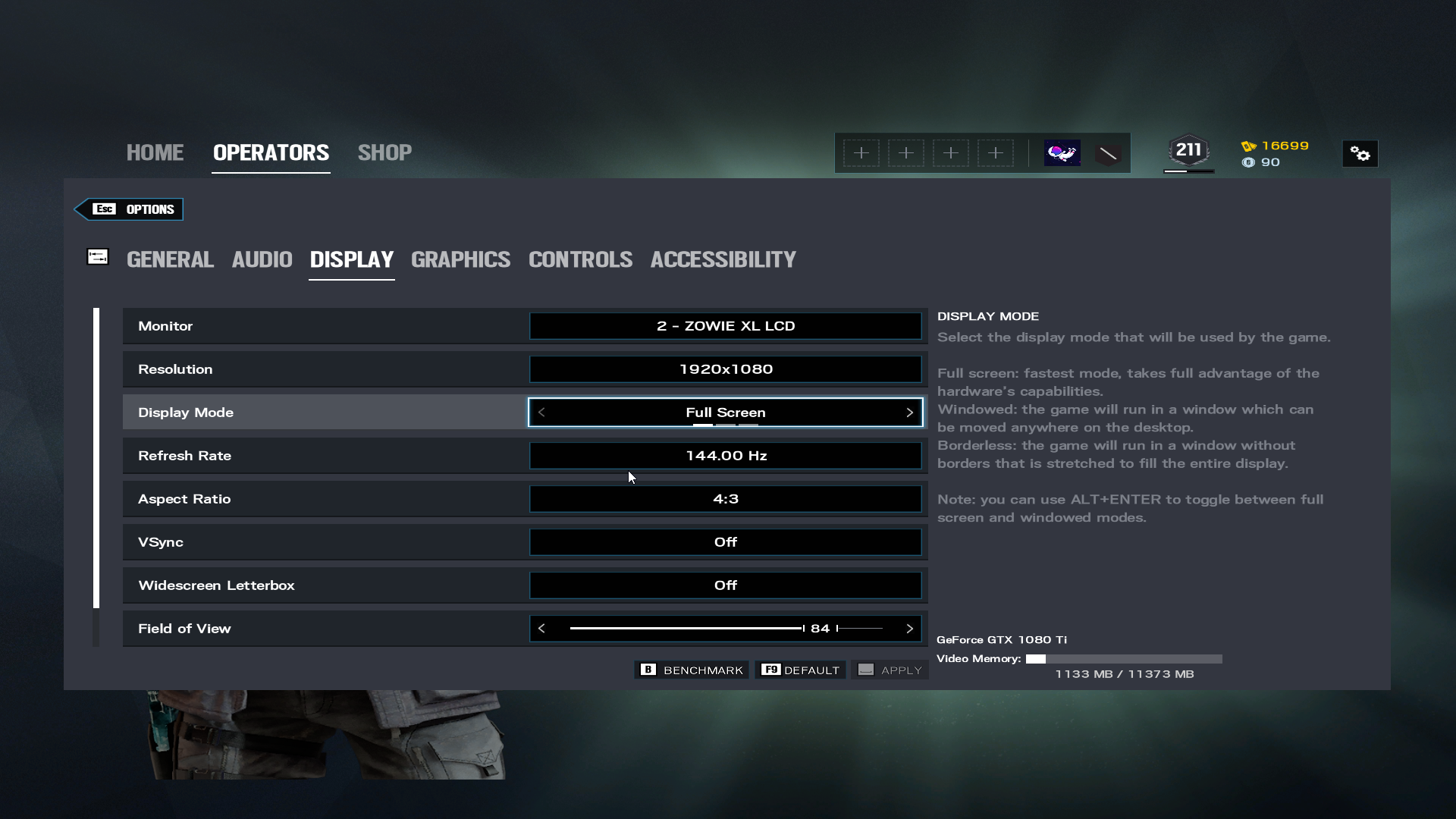This screenshot has width=1456, height=819.
Task: Change the Monitor selection field
Action: pos(725,326)
